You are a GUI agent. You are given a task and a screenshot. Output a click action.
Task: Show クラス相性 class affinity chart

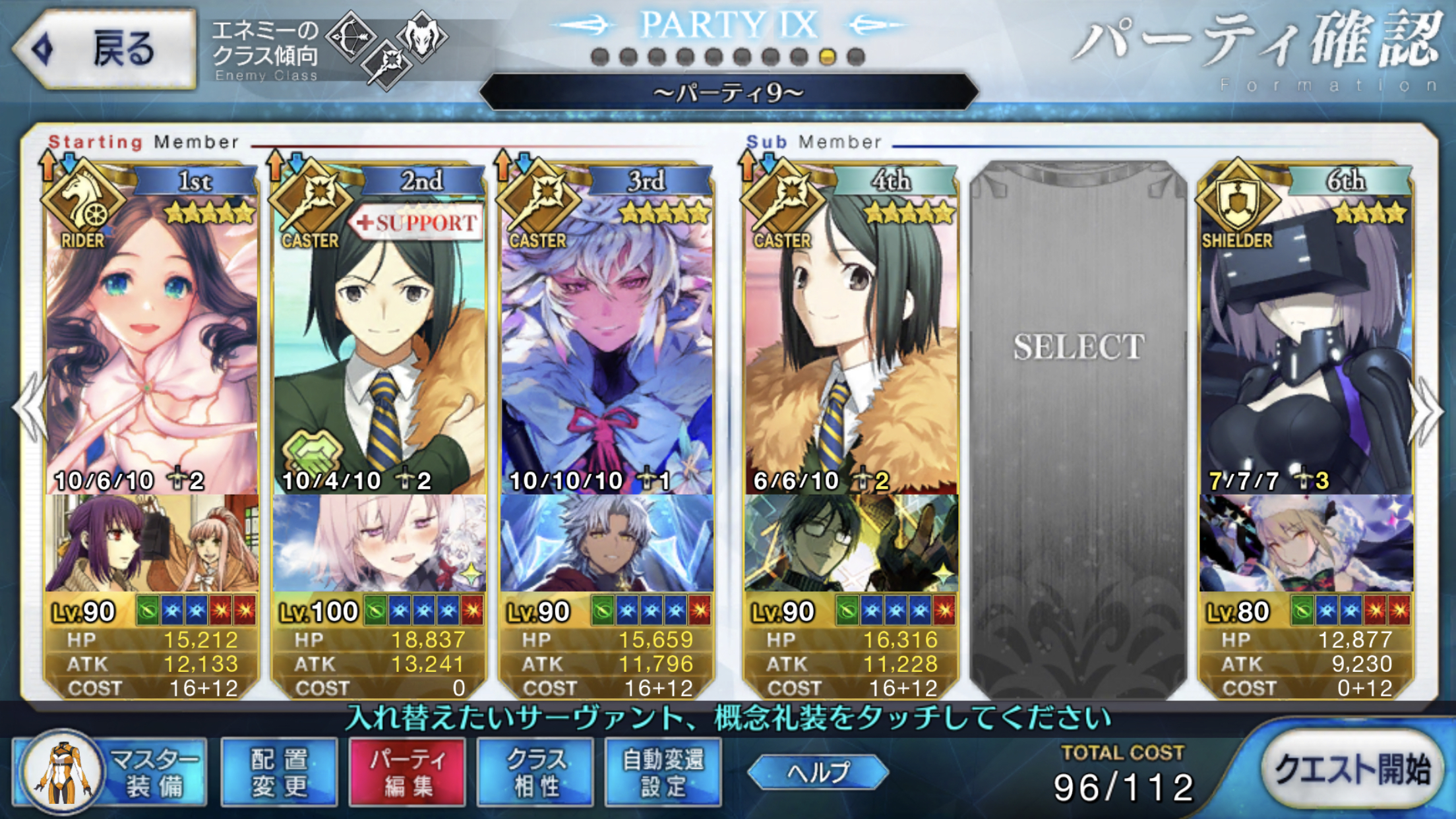click(x=535, y=772)
